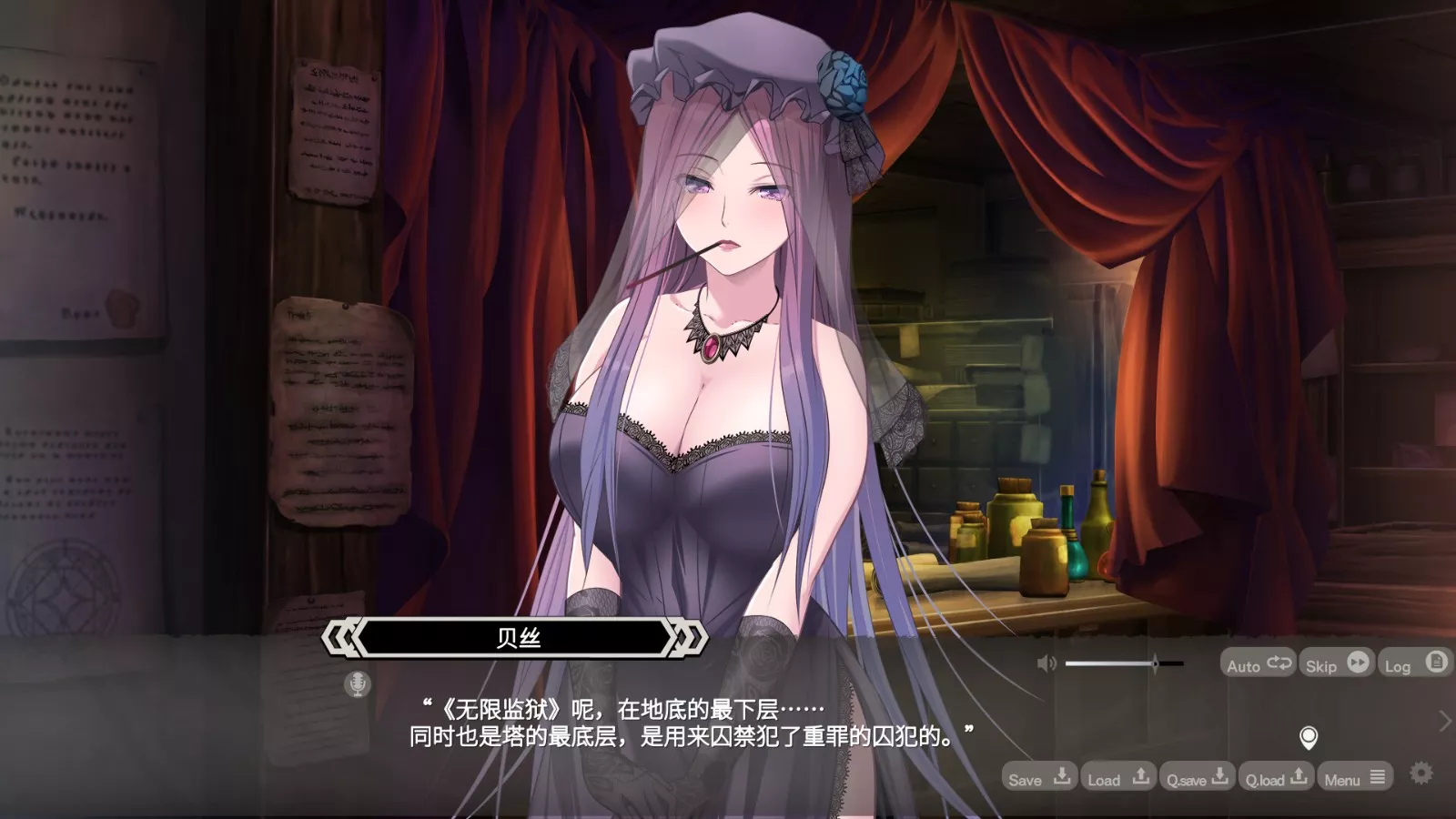Enable Auto read mode

1247,663
